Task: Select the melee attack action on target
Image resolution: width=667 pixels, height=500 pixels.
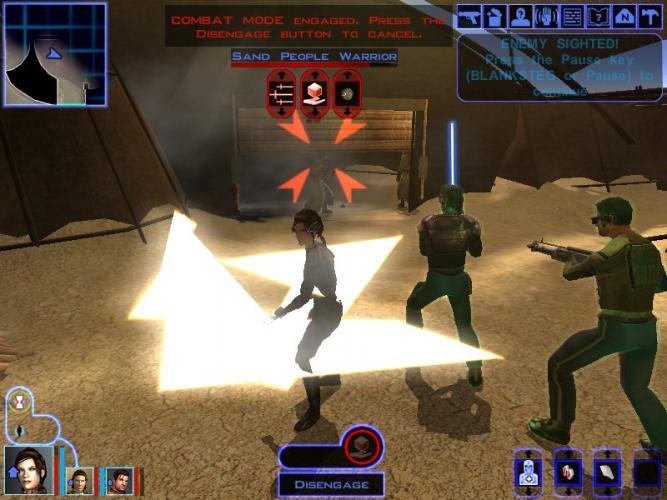Action: [x=283, y=94]
